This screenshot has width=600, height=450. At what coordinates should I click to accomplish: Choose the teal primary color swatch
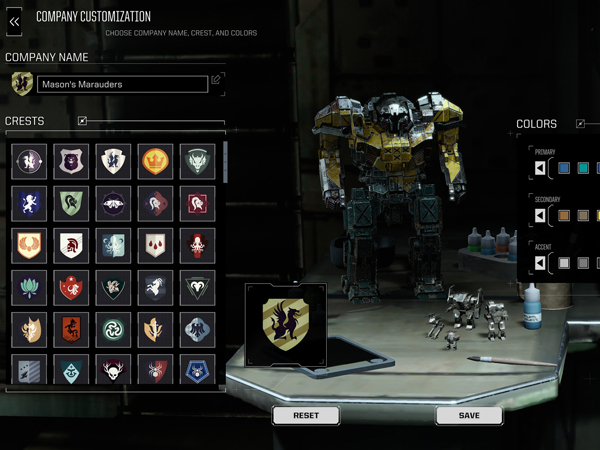[x=583, y=168]
